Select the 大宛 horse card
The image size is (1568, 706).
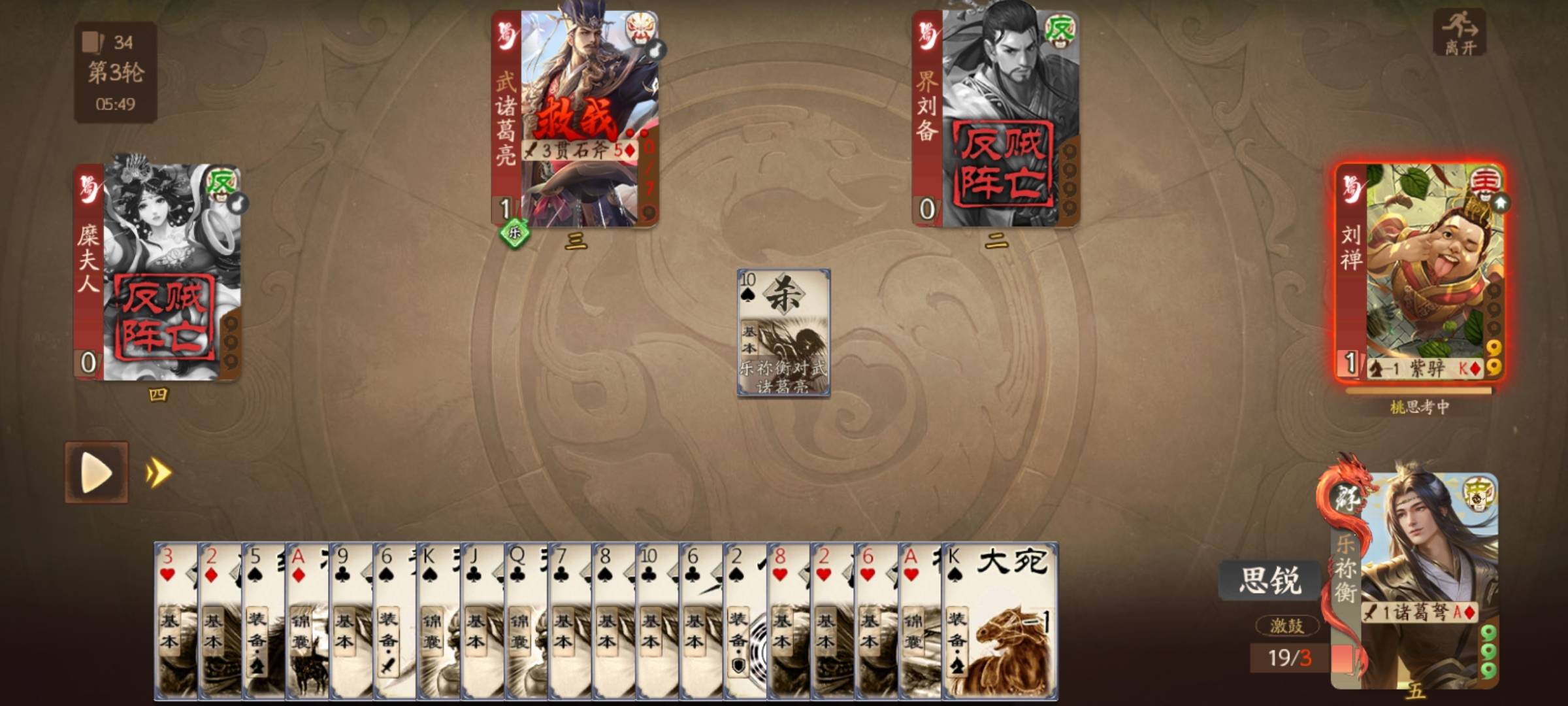1000,621
